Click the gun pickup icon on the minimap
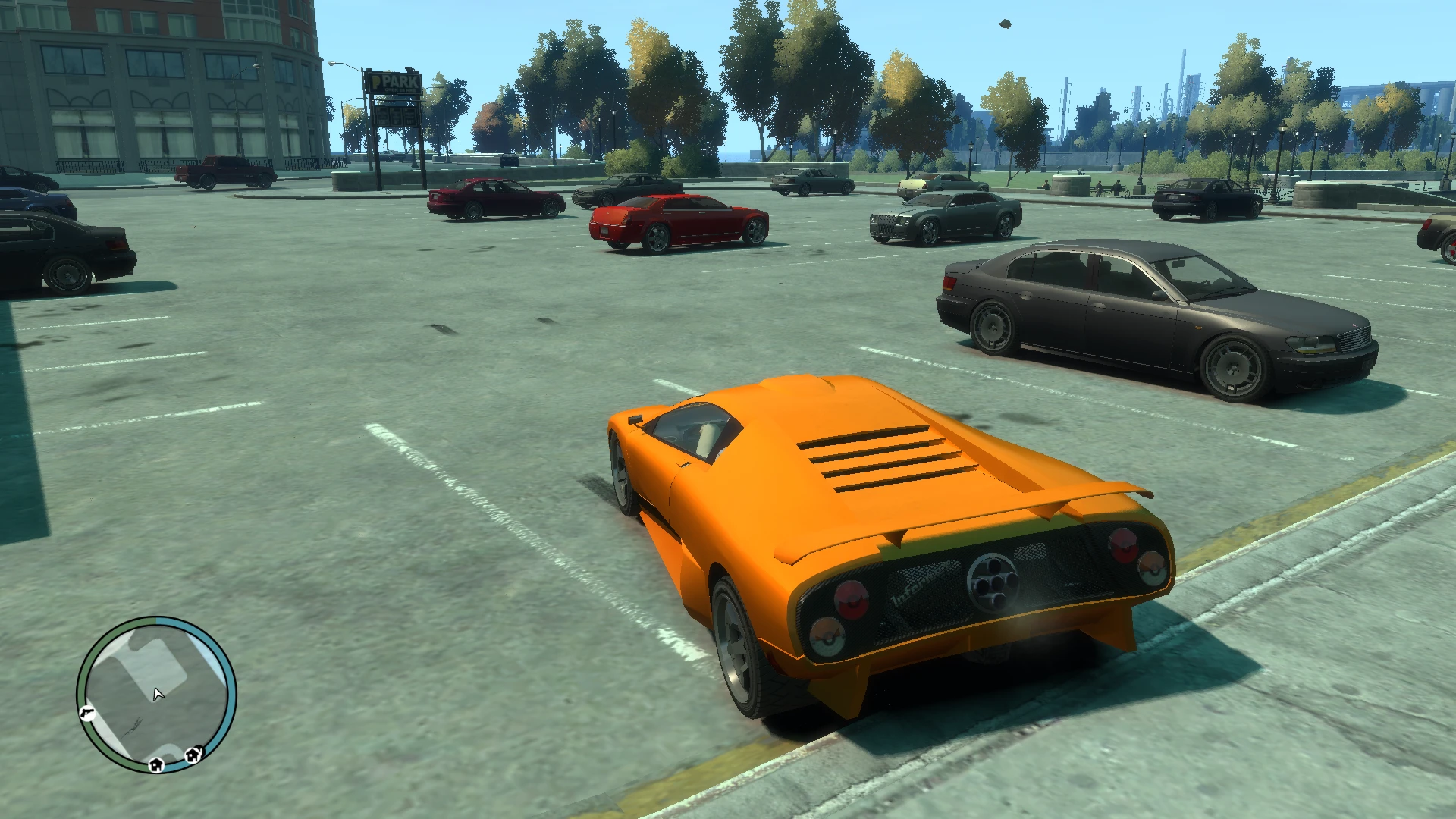 87,713
